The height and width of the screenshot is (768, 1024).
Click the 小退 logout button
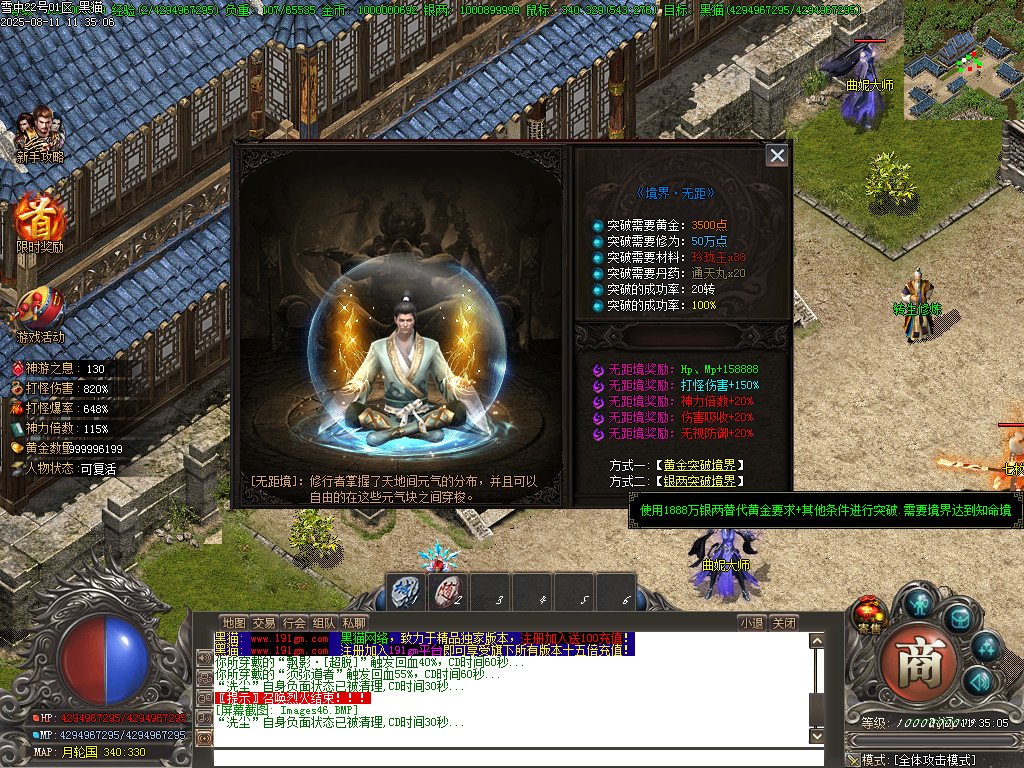(751, 622)
